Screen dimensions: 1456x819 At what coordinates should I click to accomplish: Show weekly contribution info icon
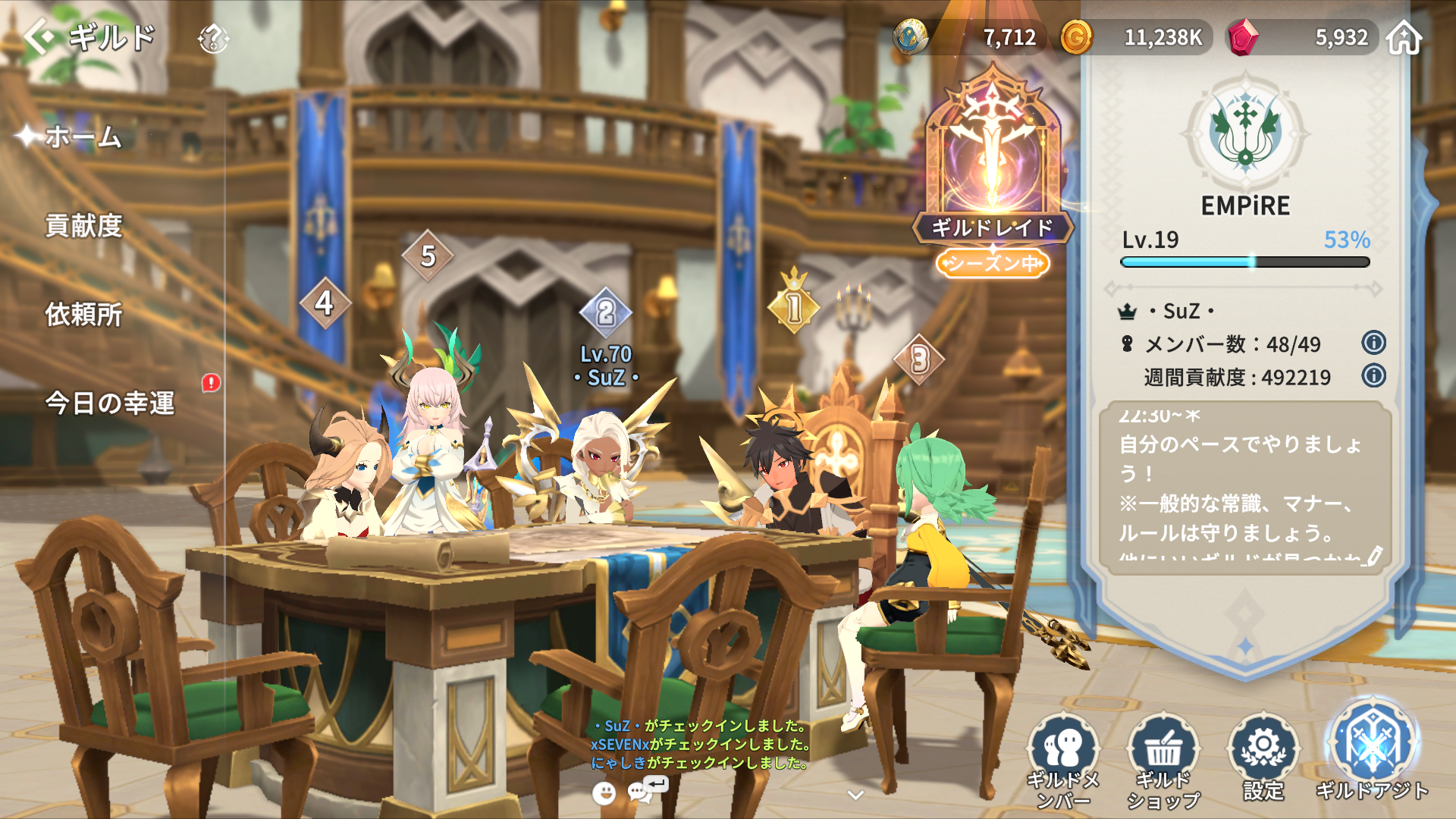click(x=1373, y=375)
